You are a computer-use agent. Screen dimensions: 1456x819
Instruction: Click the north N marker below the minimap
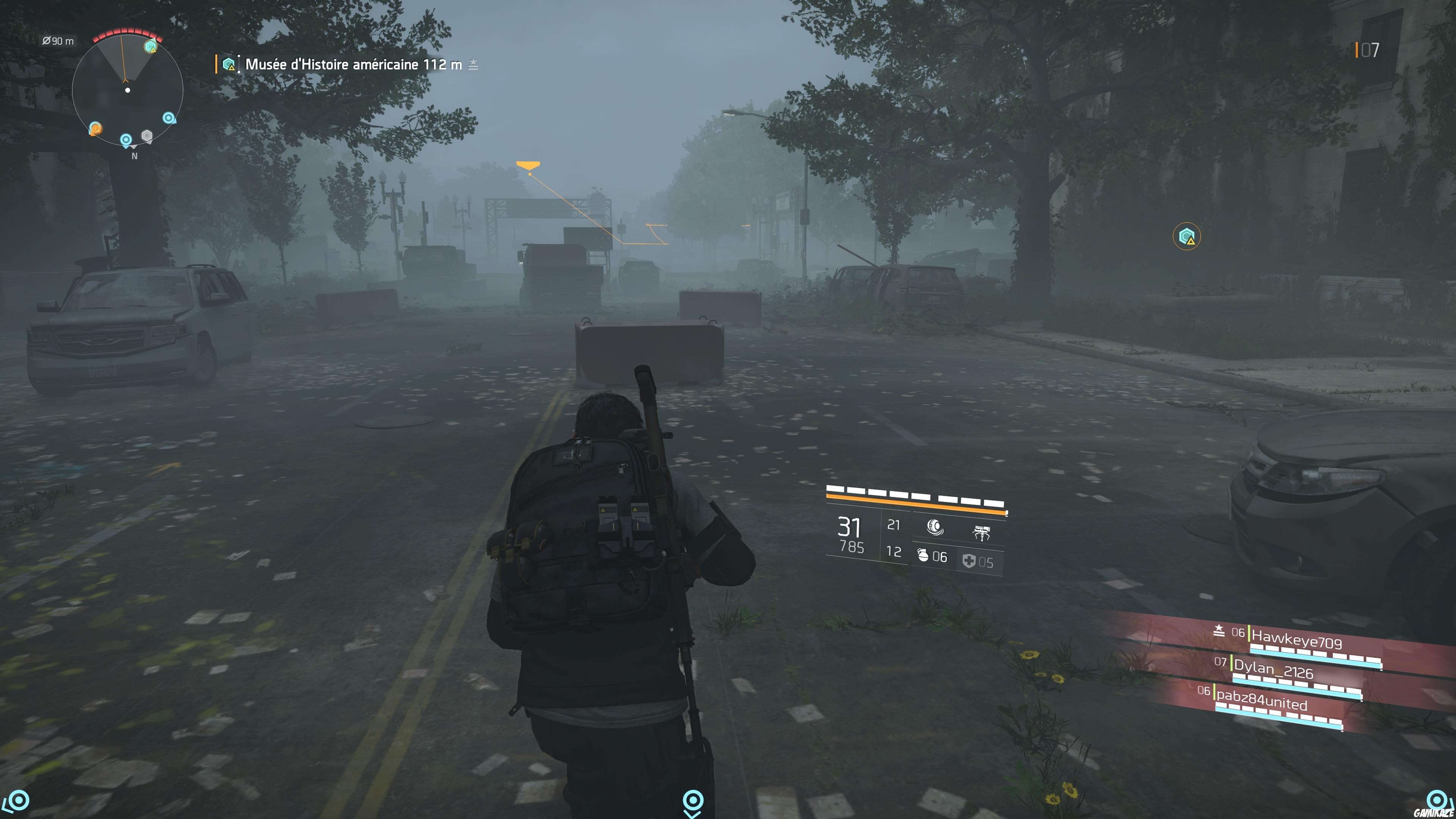click(134, 156)
